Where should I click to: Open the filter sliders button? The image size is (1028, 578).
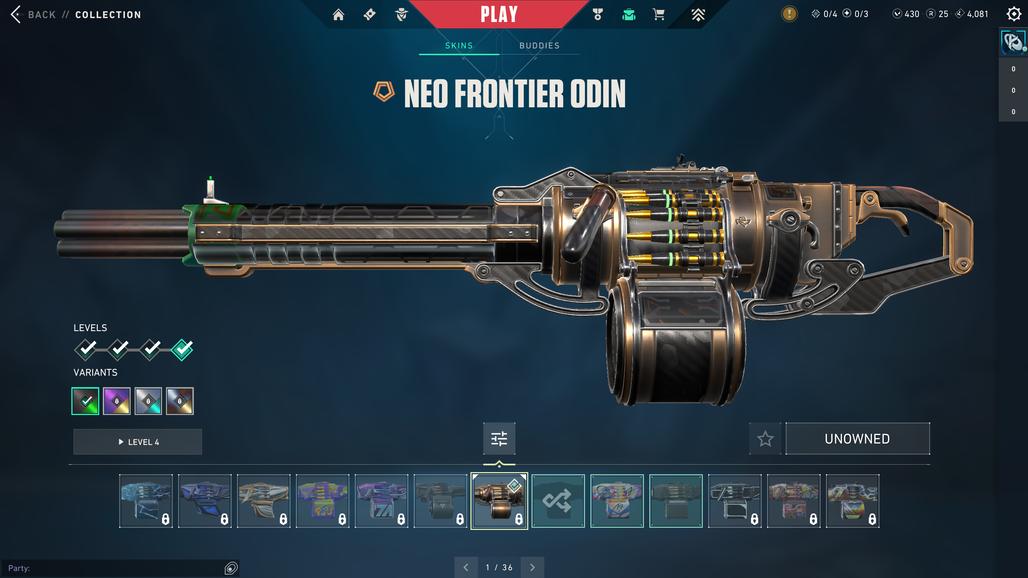499,438
